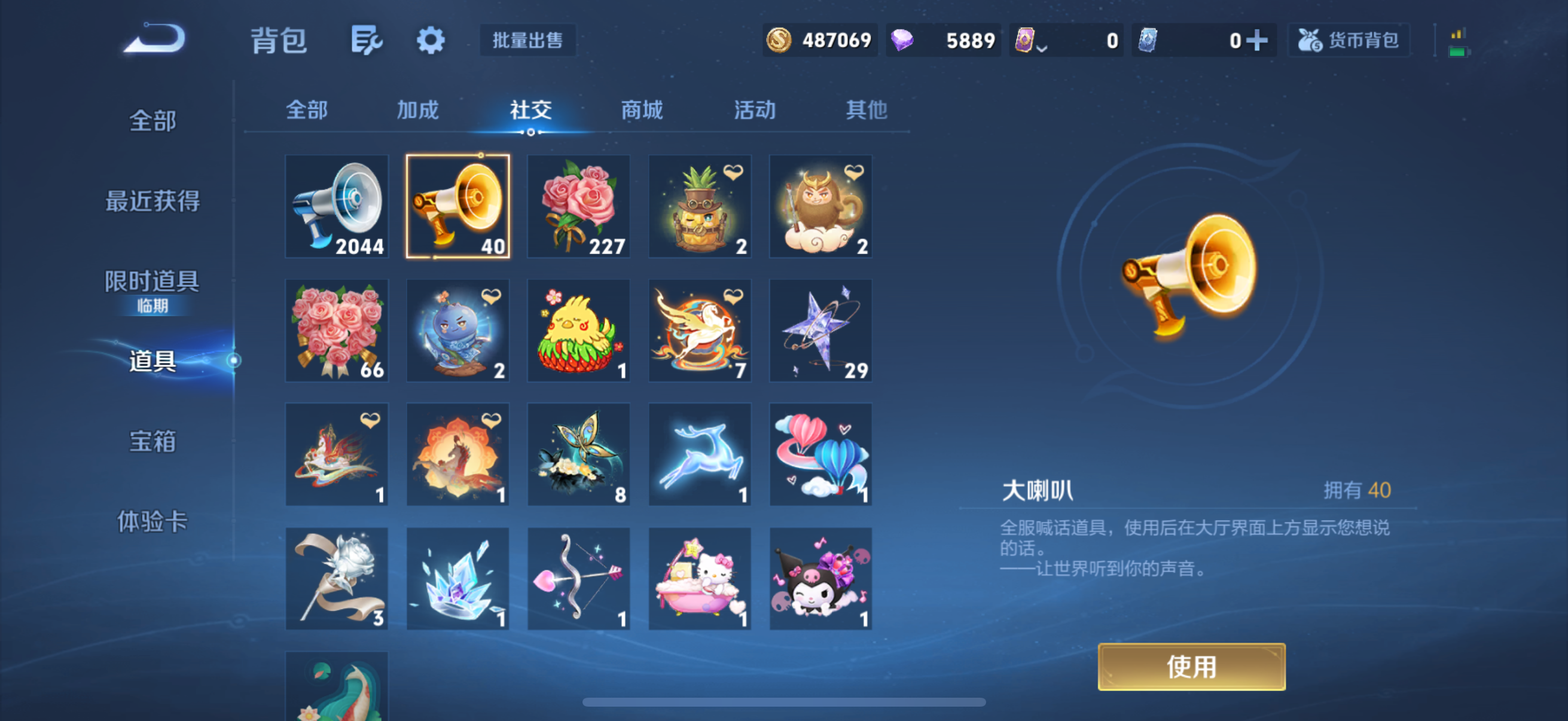Viewport: 1568px width, 721px height.
Task: Select the Kuromi social item
Action: tap(821, 579)
